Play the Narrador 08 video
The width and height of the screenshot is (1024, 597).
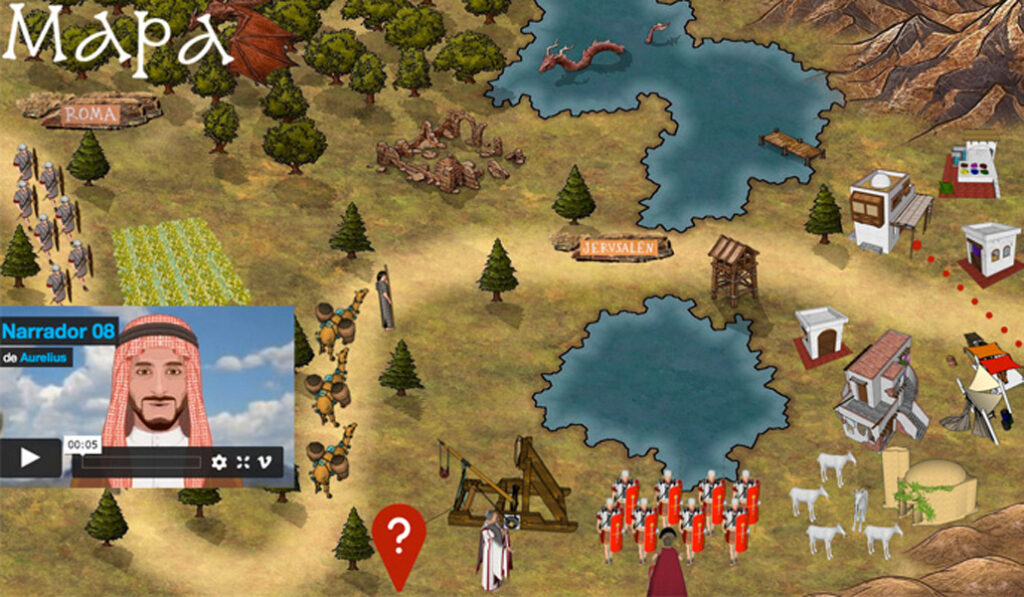point(30,459)
